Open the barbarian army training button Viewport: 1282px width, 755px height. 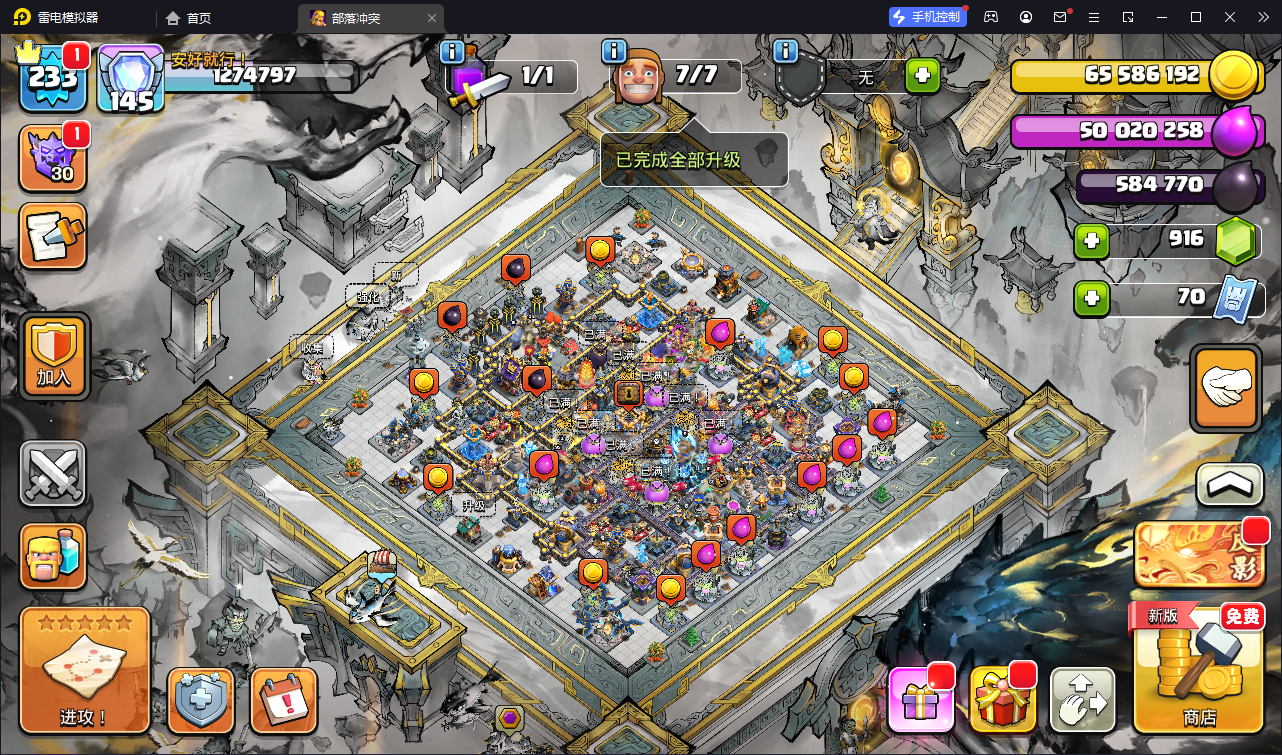pos(53,555)
